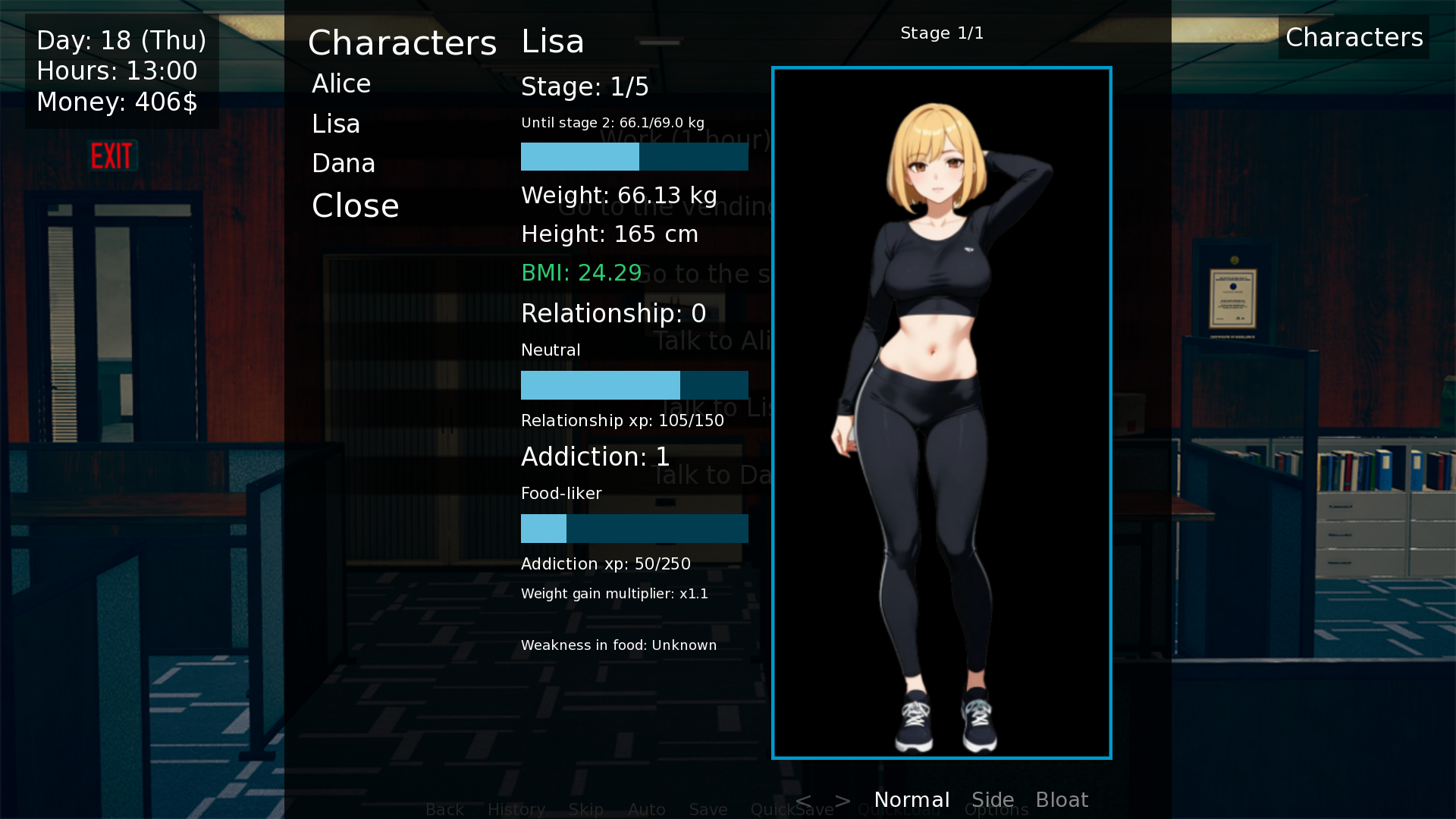Switch to the Side portrait view
Image resolution: width=1456 pixels, height=819 pixels.
point(993,800)
